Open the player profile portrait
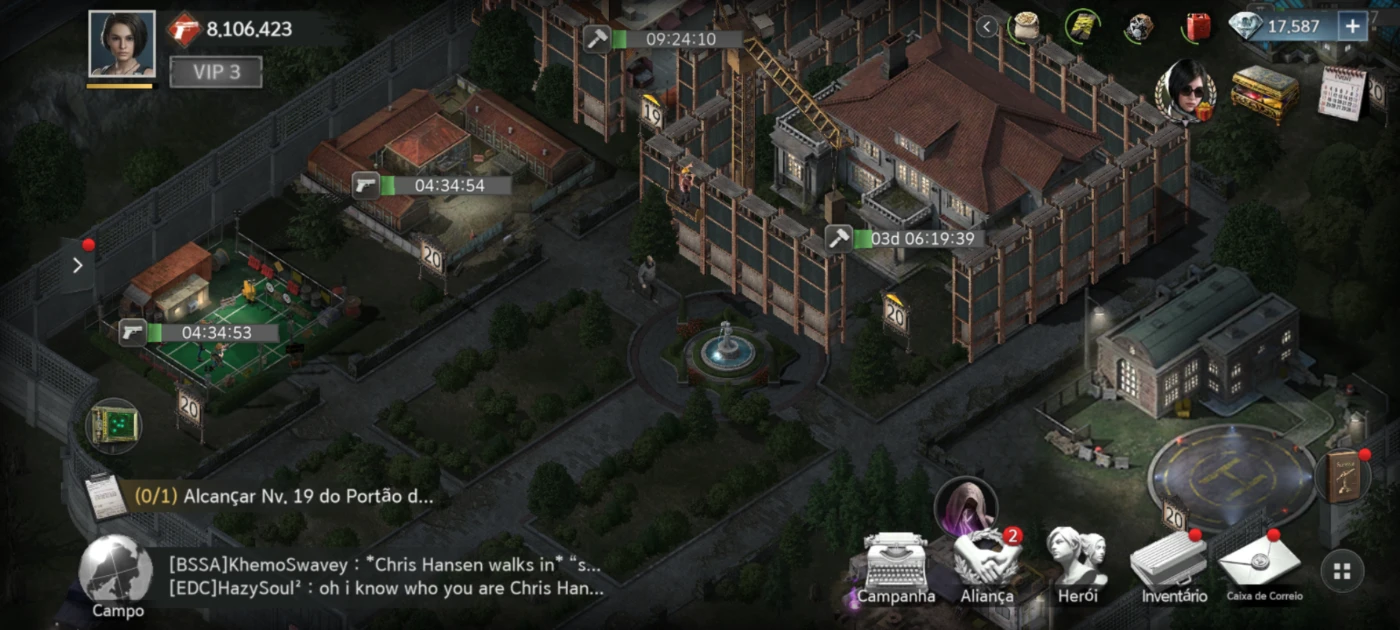This screenshot has height=630, width=1400. click(x=122, y=44)
